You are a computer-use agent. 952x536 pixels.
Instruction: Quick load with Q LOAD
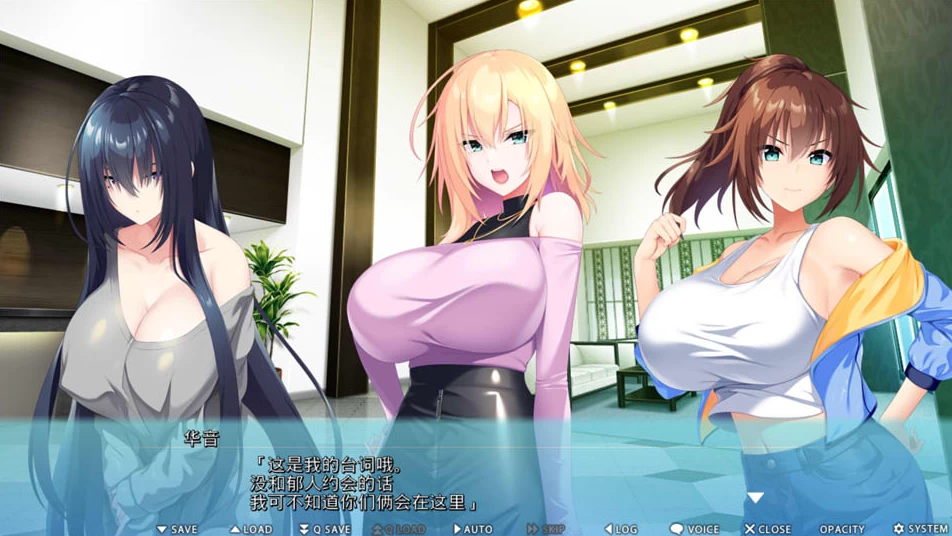pos(398,529)
